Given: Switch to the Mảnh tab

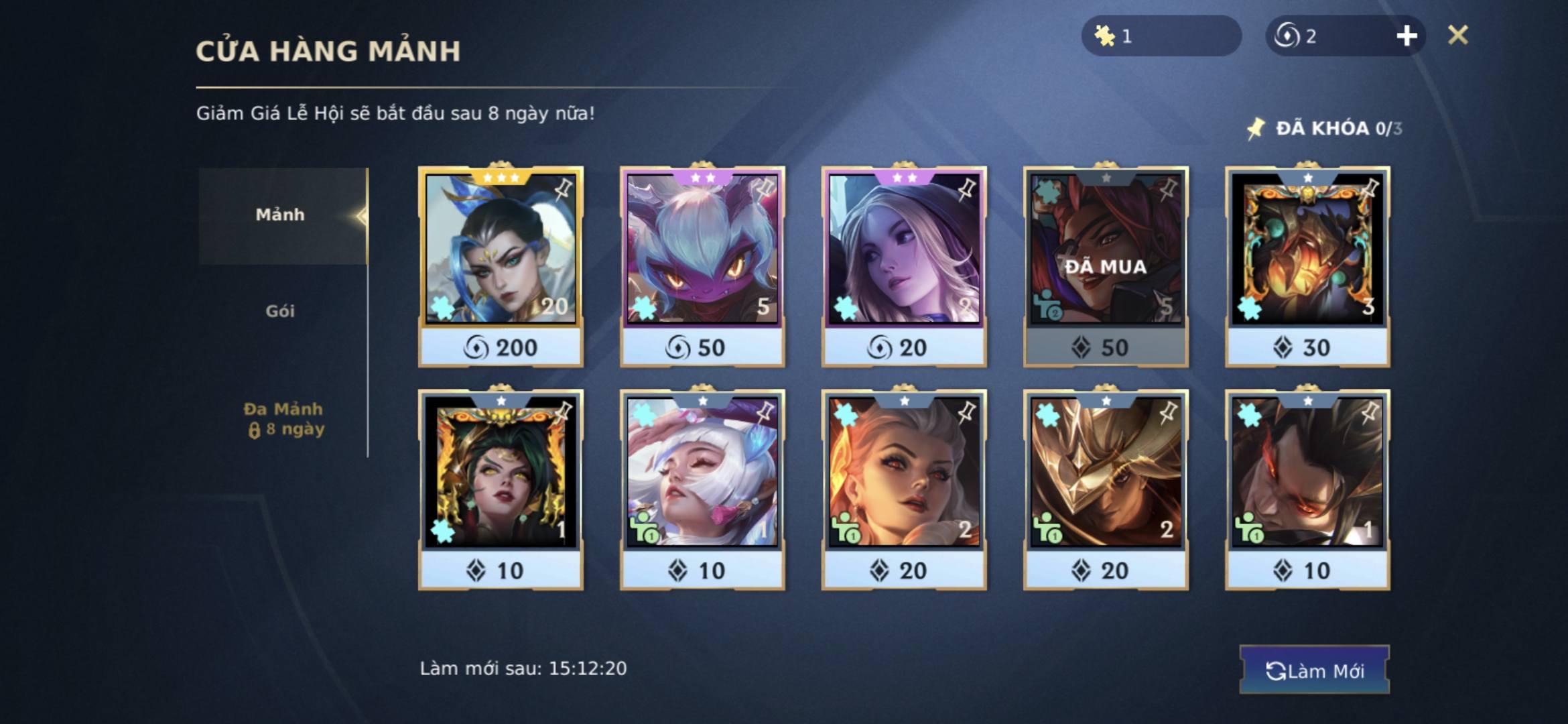Looking at the screenshot, I should tap(281, 215).
